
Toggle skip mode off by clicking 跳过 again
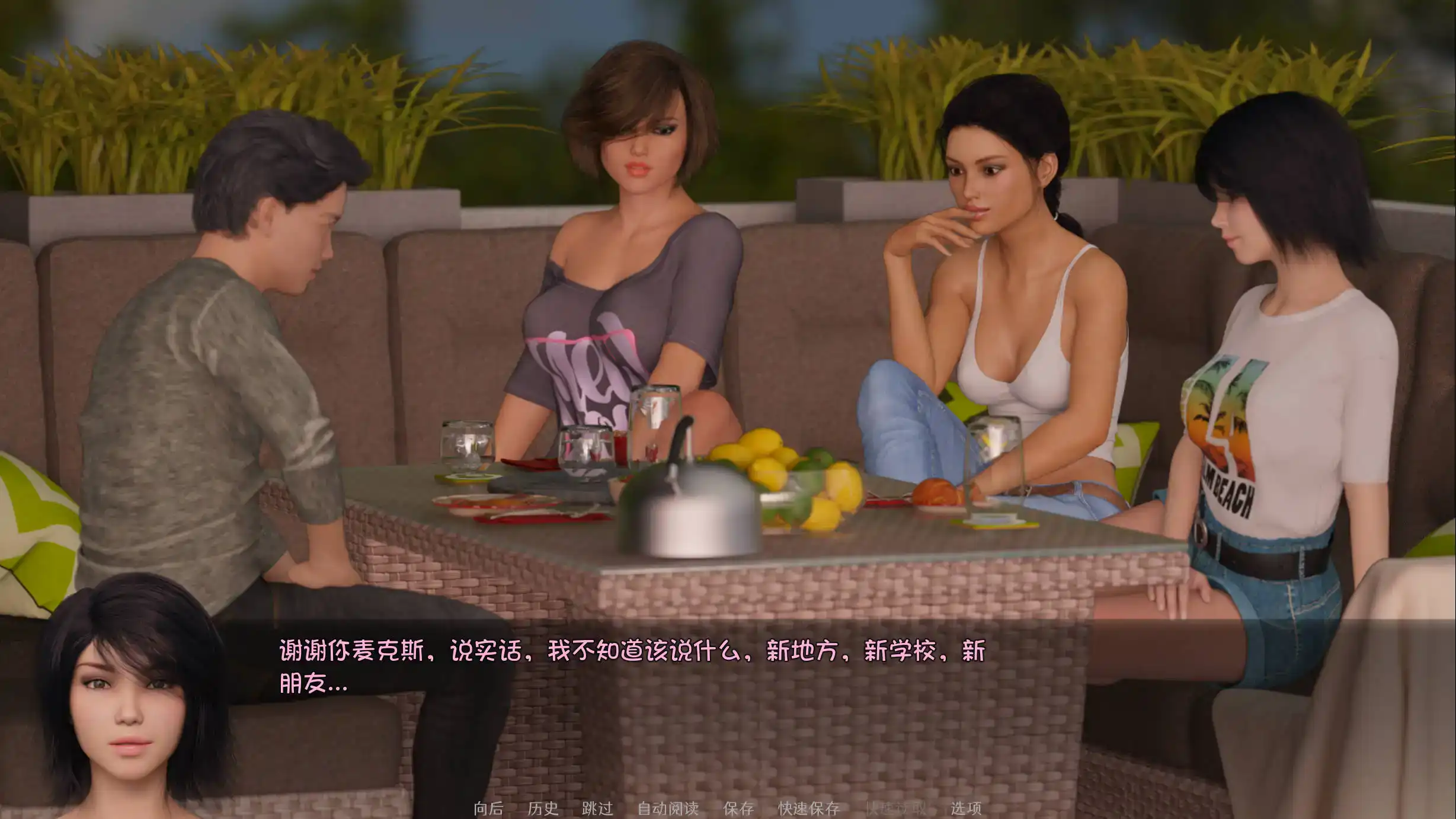point(598,807)
